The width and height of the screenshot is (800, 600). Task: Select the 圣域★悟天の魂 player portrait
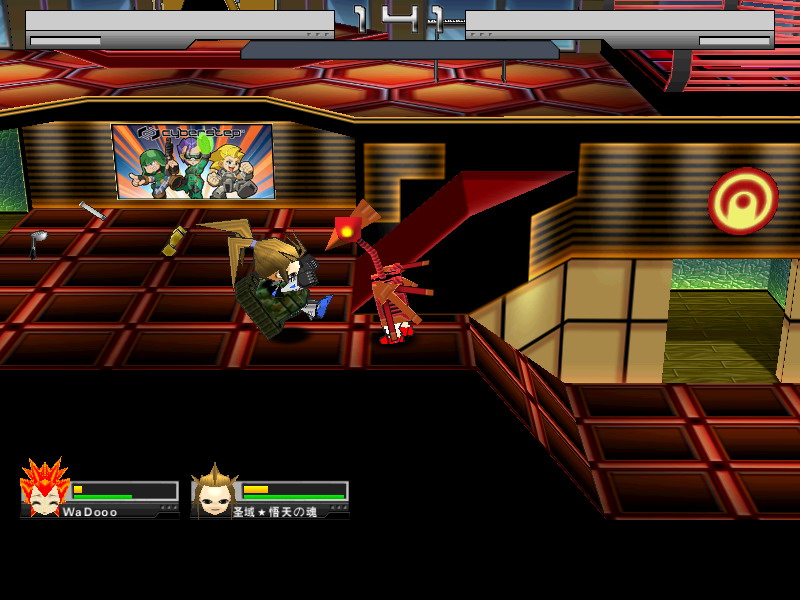[x=212, y=490]
